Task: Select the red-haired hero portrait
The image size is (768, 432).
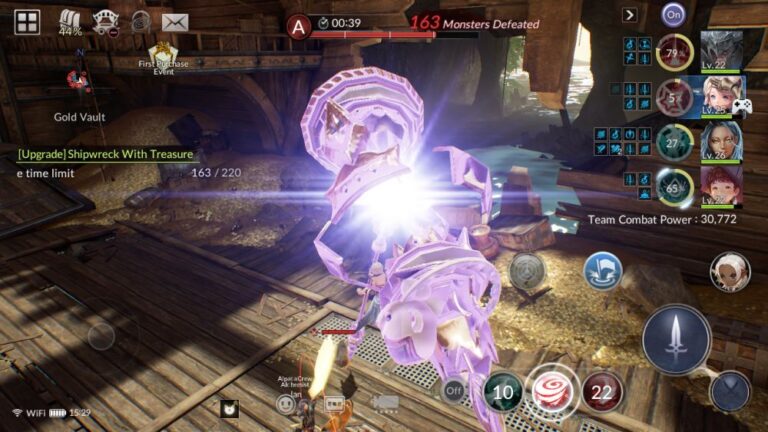Action: (x=720, y=185)
